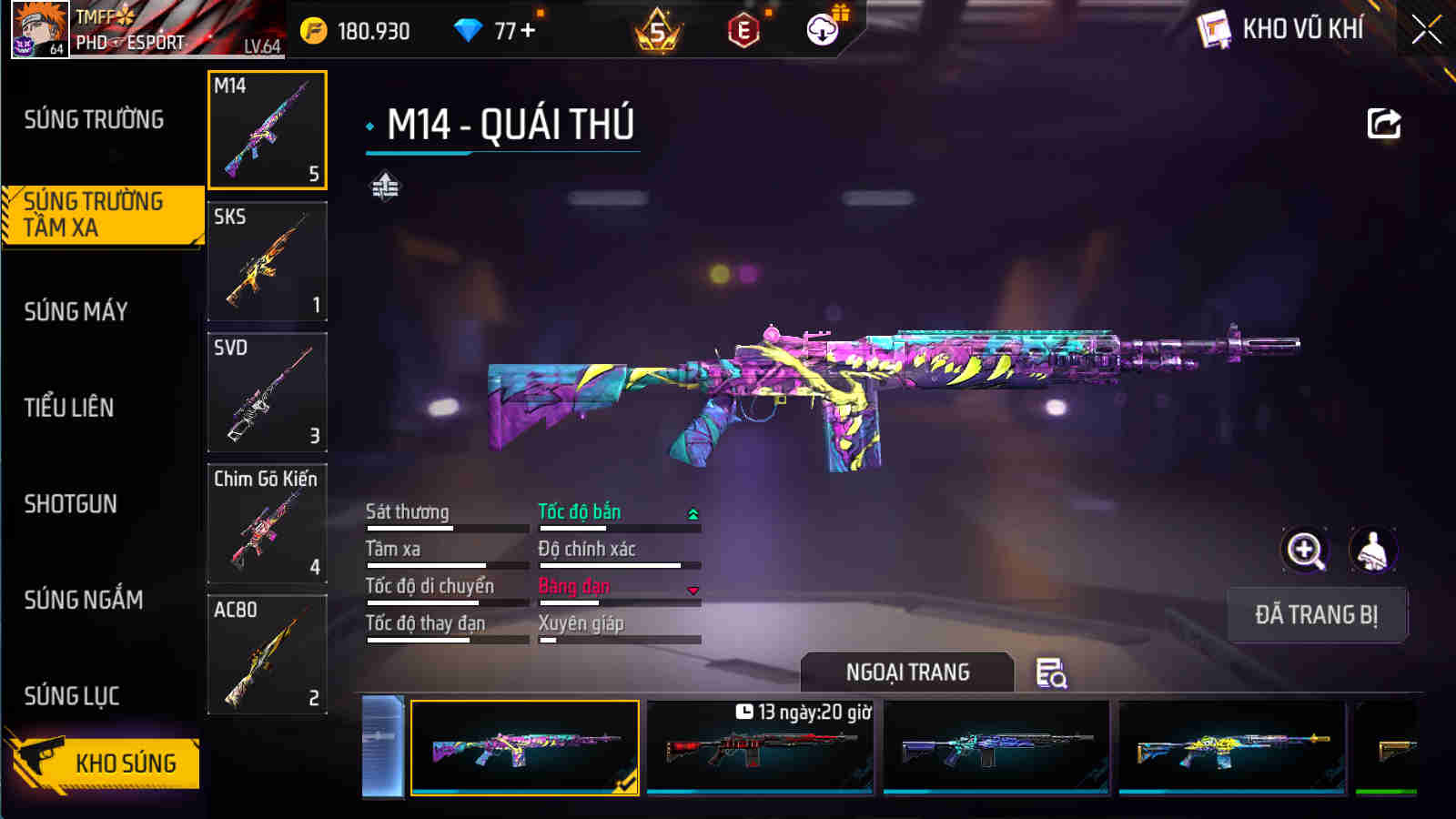The image size is (1456, 819).
Task: Tap the share icon beside the title
Action: pyautogui.click(x=1383, y=124)
